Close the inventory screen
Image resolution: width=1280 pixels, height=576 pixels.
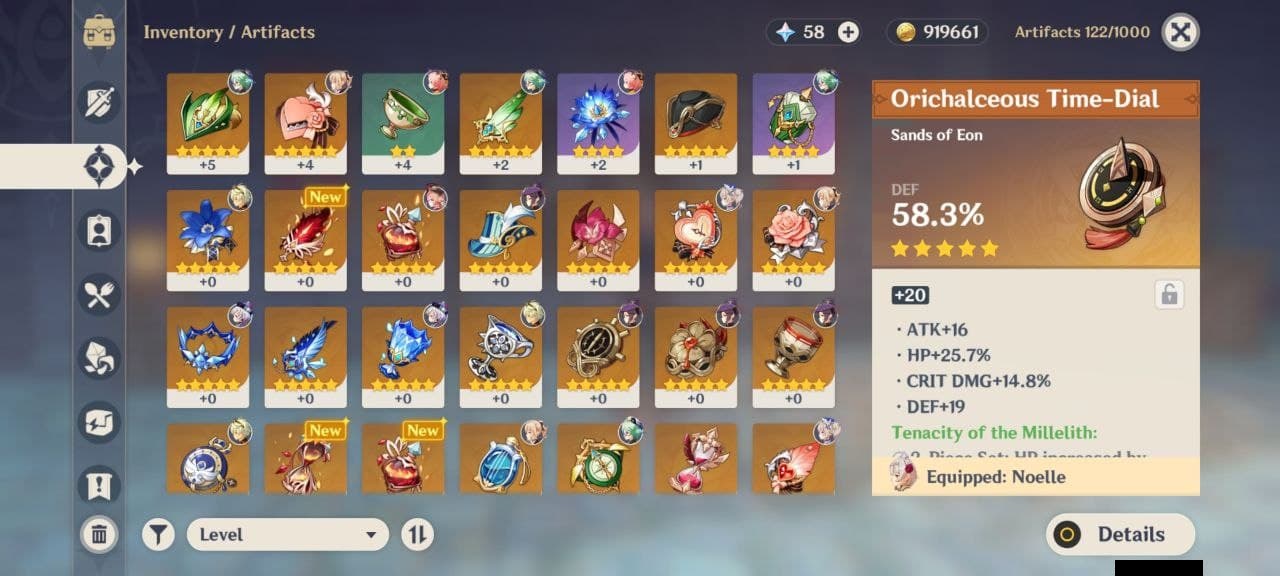click(x=1180, y=32)
